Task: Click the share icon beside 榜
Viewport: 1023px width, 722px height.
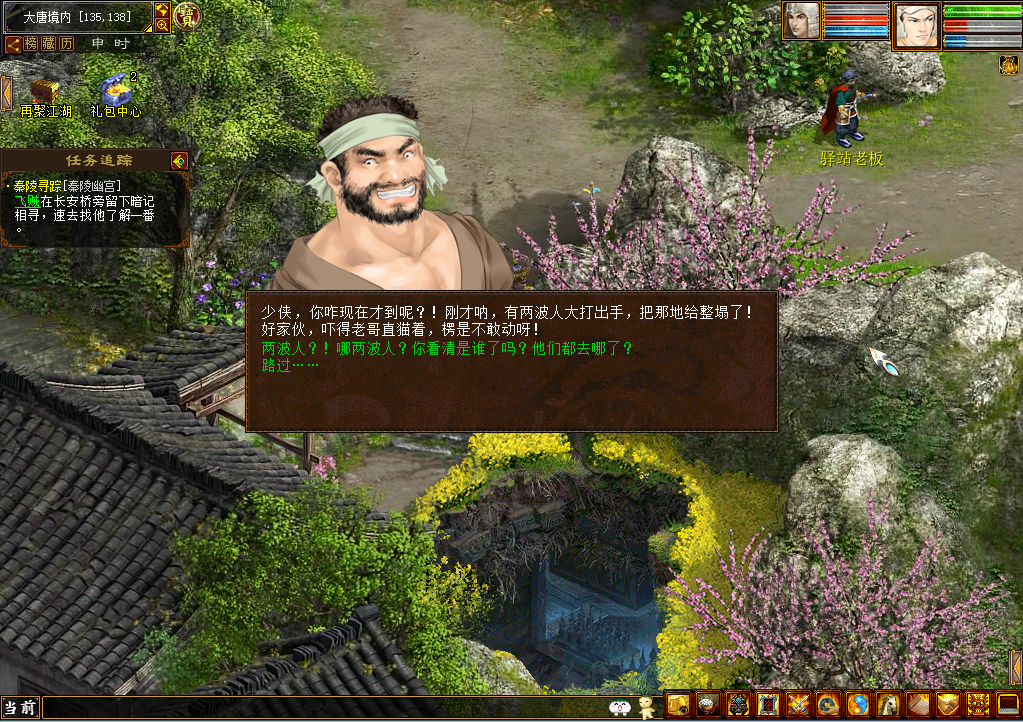Action: [x=13, y=44]
